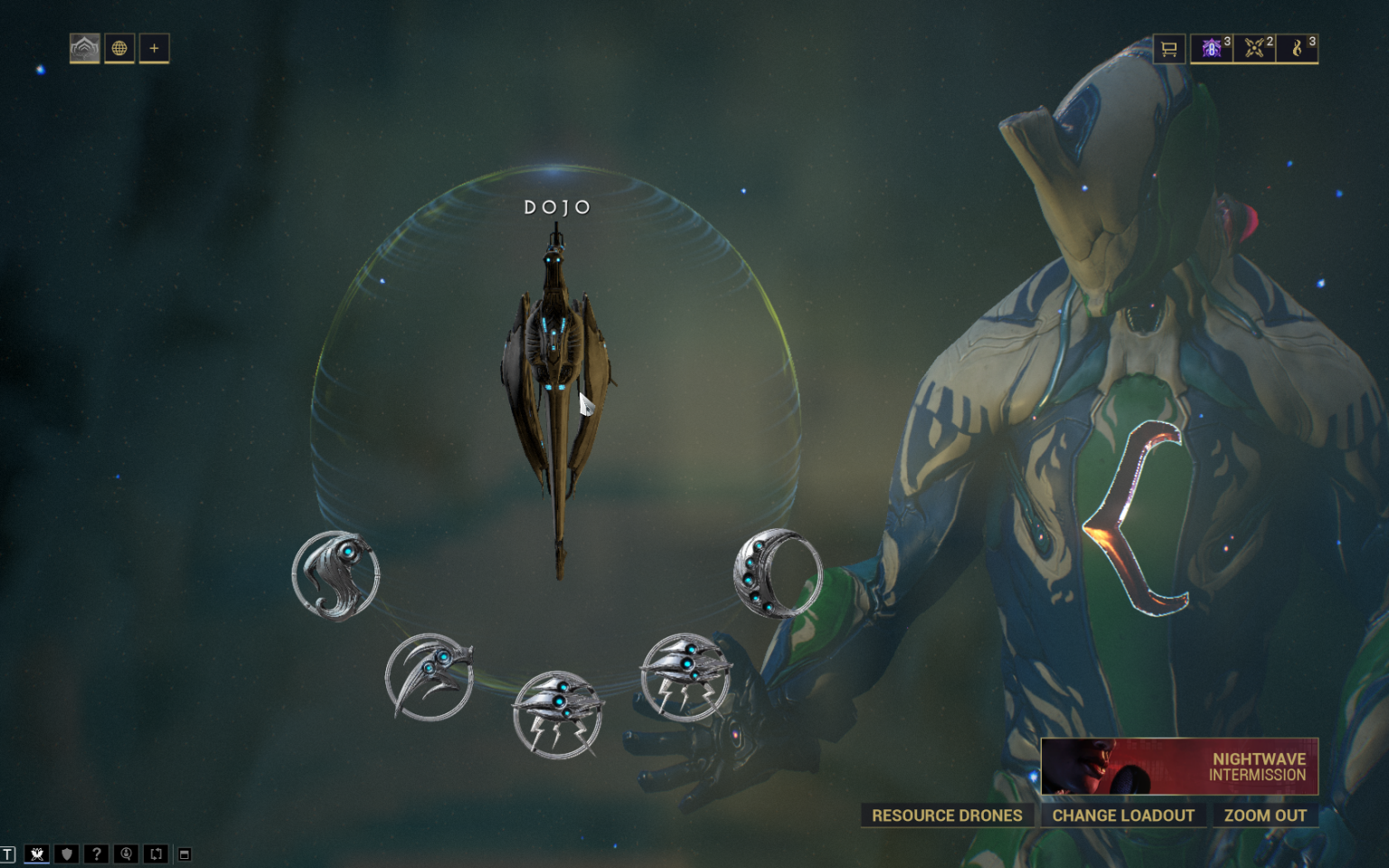
Task: Click the shield icon in the bottom toolbar
Action: coord(66,853)
